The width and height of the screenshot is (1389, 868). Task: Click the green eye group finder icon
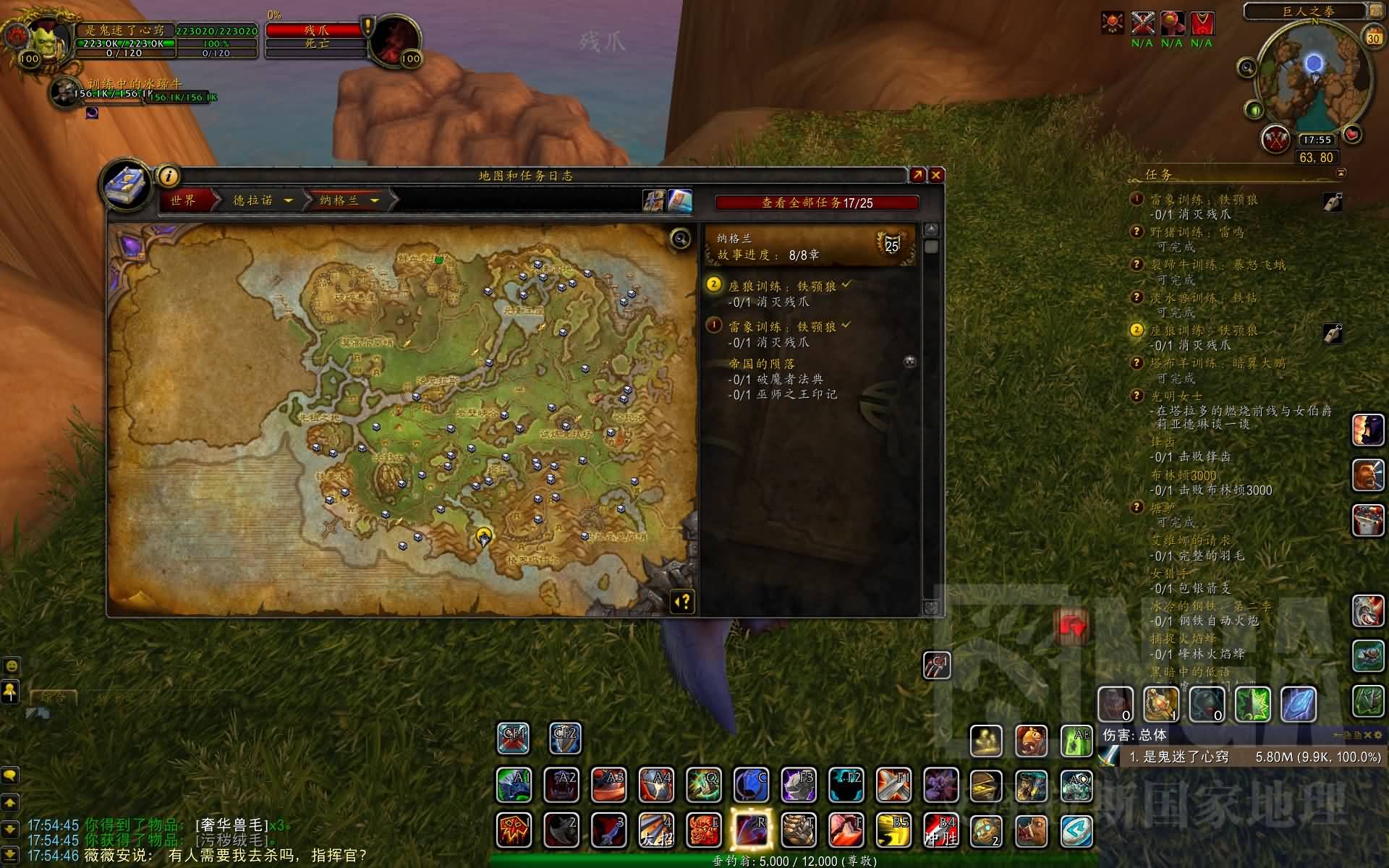coord(1254,111)
